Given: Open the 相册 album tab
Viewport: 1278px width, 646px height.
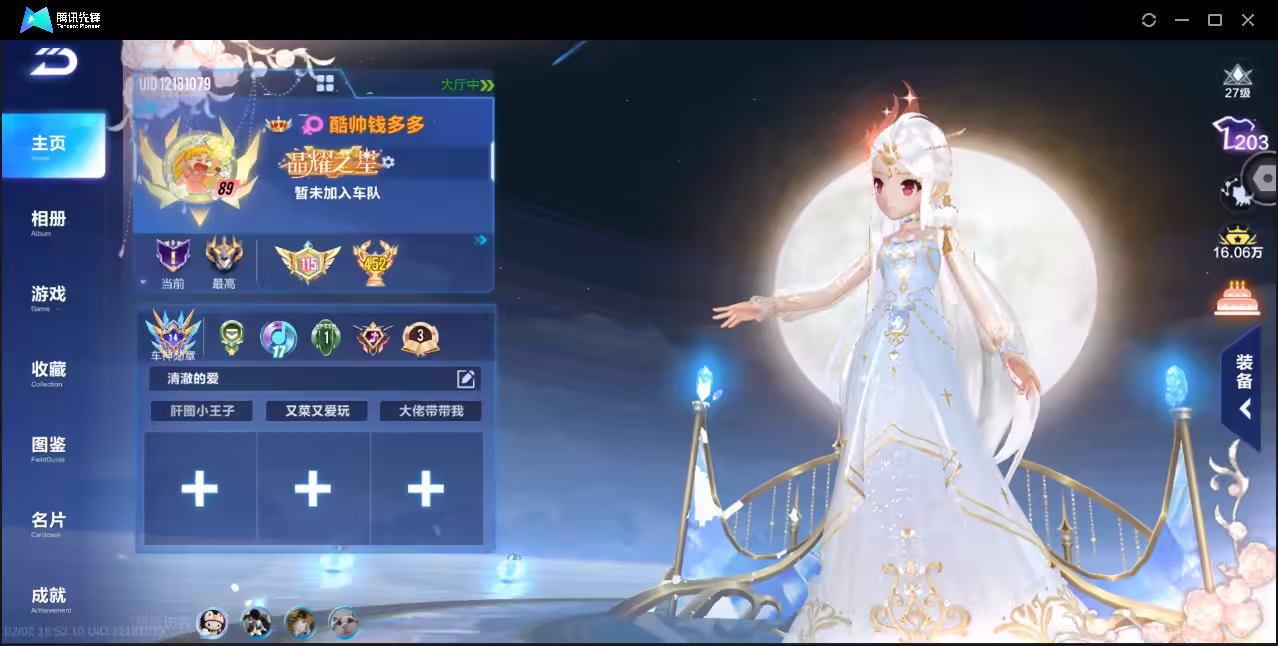Looking at the screenshot, I should pos(48,221).
